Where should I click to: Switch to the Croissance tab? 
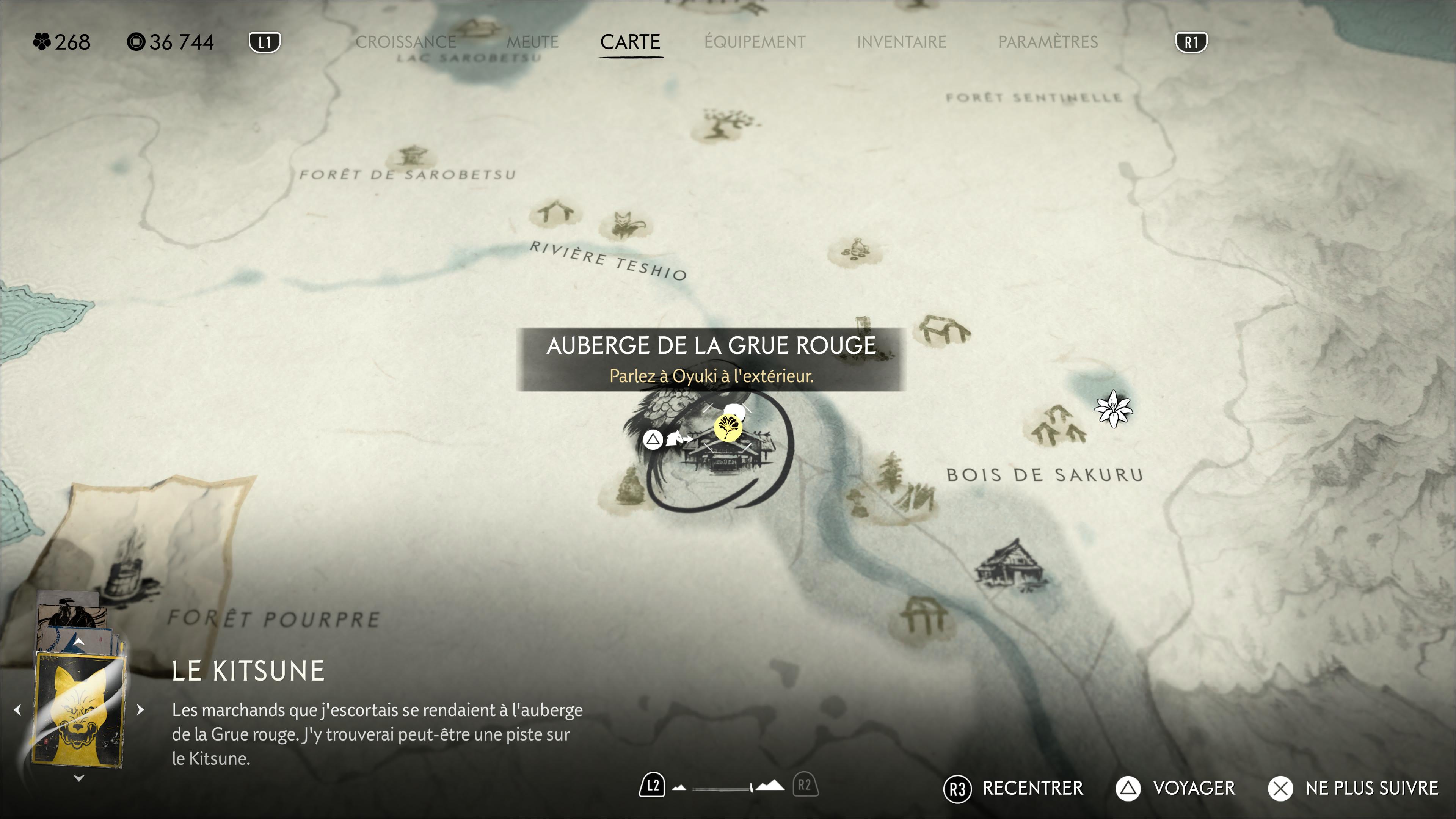[406, 42]
